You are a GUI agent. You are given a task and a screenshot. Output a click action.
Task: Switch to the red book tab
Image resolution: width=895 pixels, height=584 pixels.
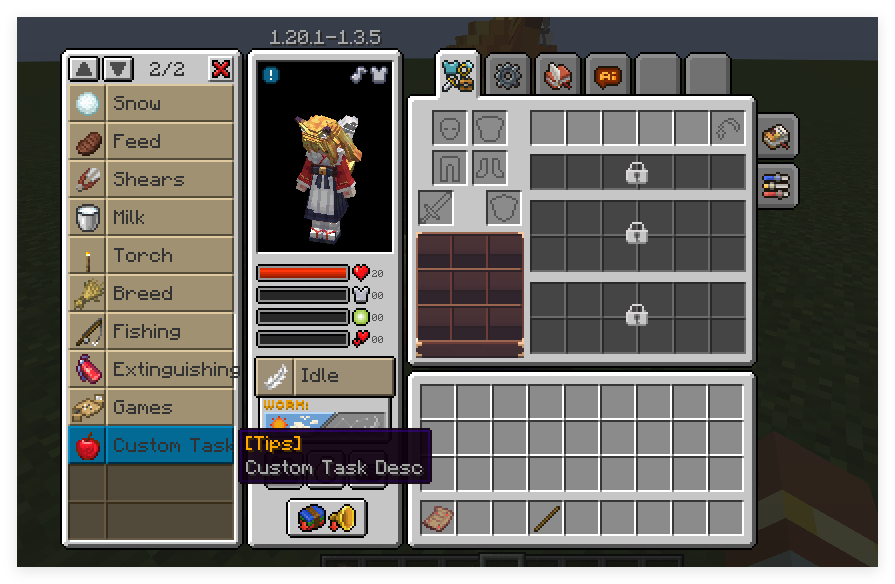[x=557, y=75]
